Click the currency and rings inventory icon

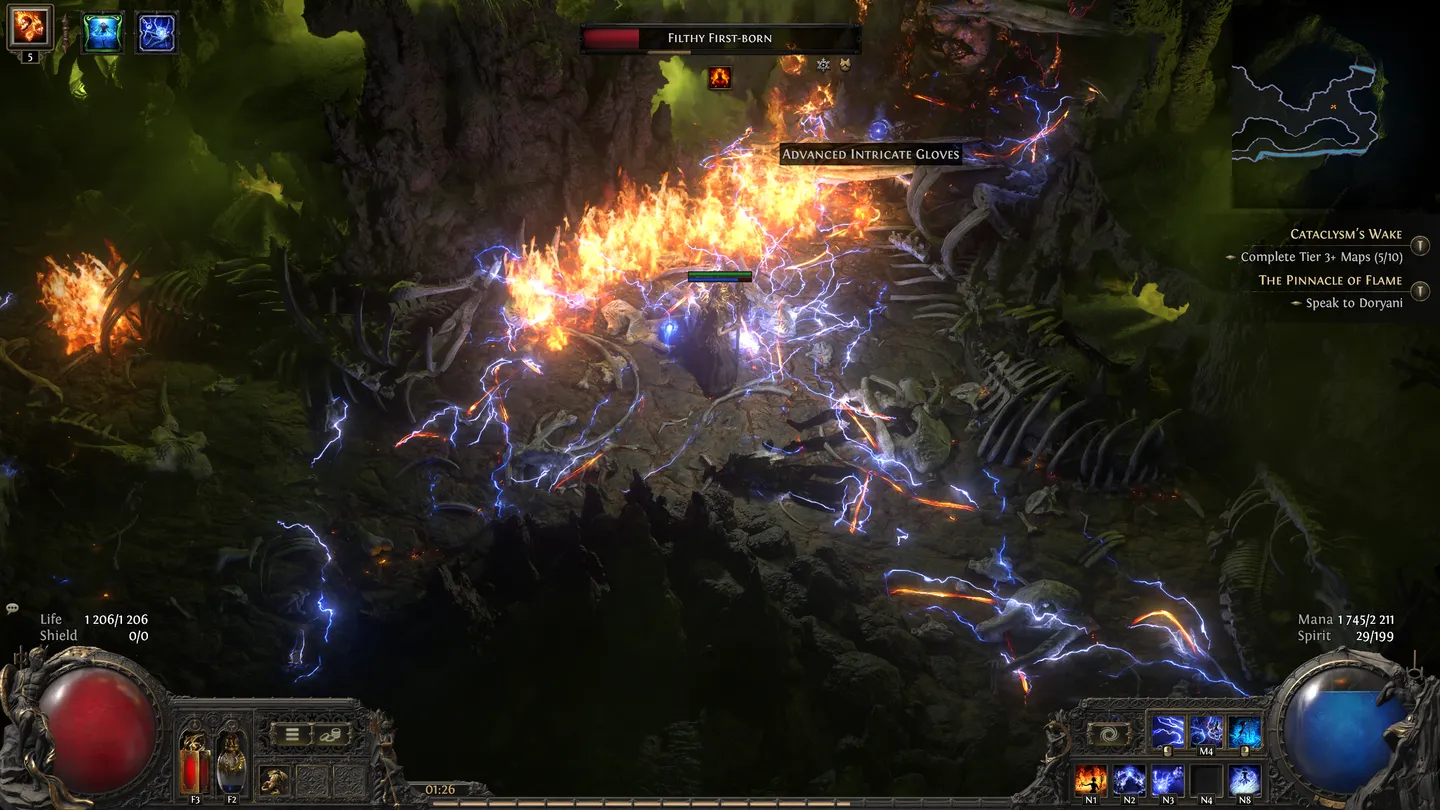pyautogui.click(x=331, y=735)
